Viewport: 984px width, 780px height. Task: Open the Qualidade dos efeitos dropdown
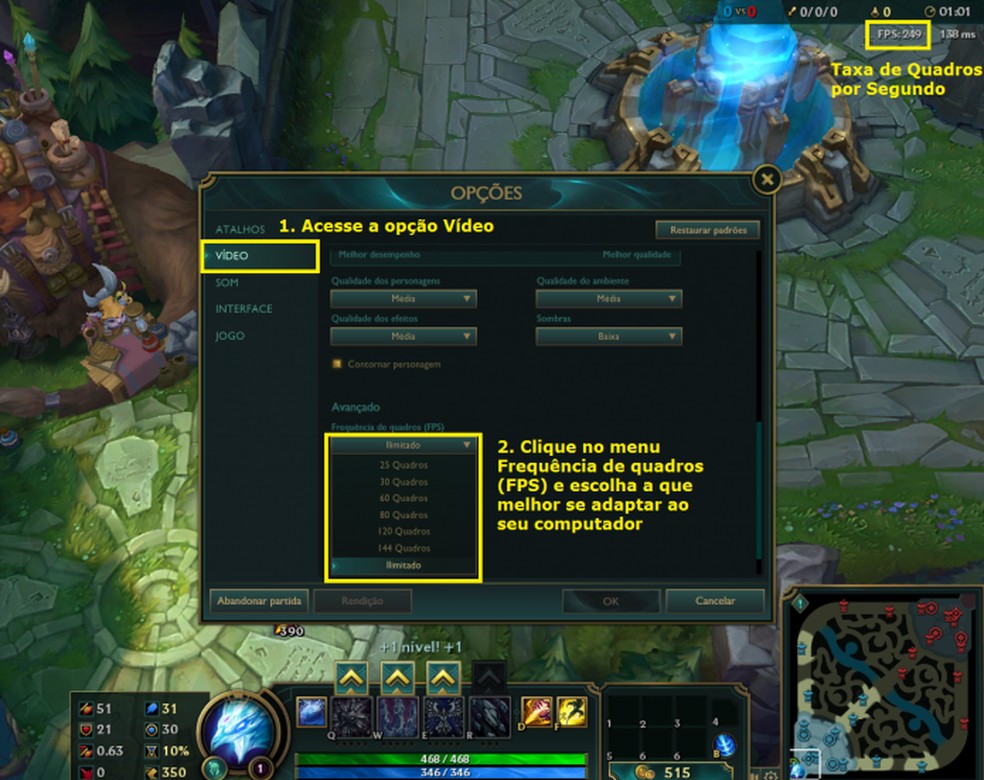click(x=404, y=337)
